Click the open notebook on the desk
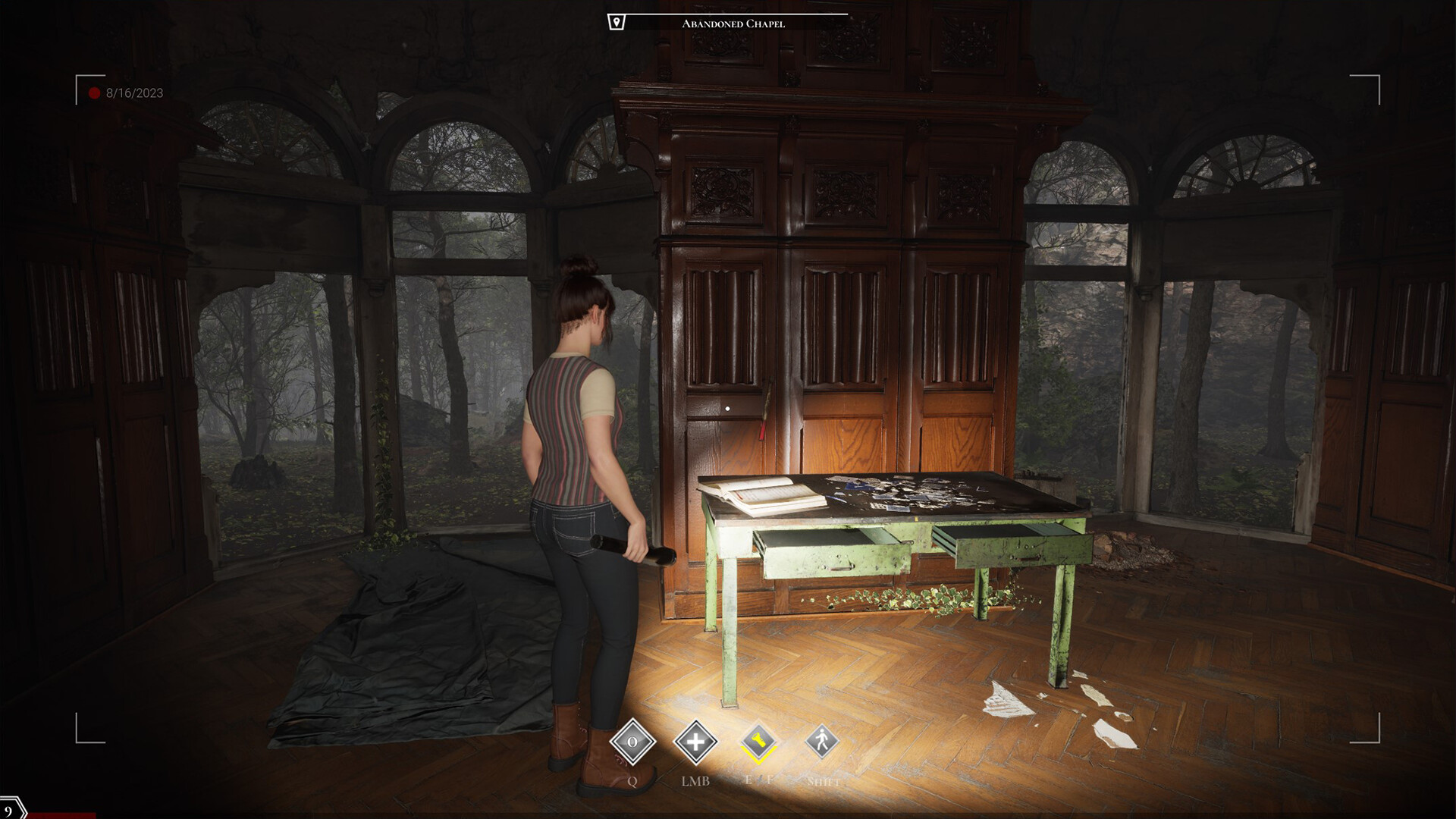 (x=766, y=497)
